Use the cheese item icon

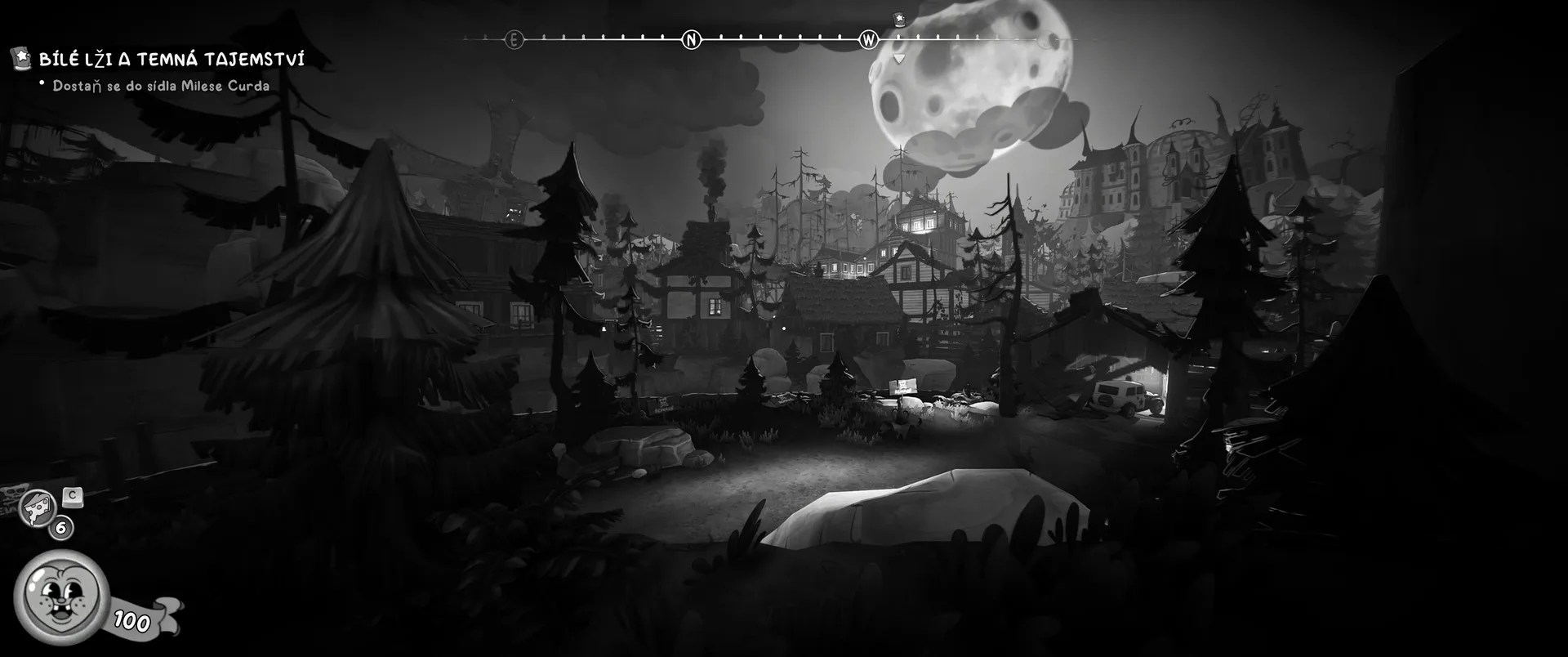point(38,507)
